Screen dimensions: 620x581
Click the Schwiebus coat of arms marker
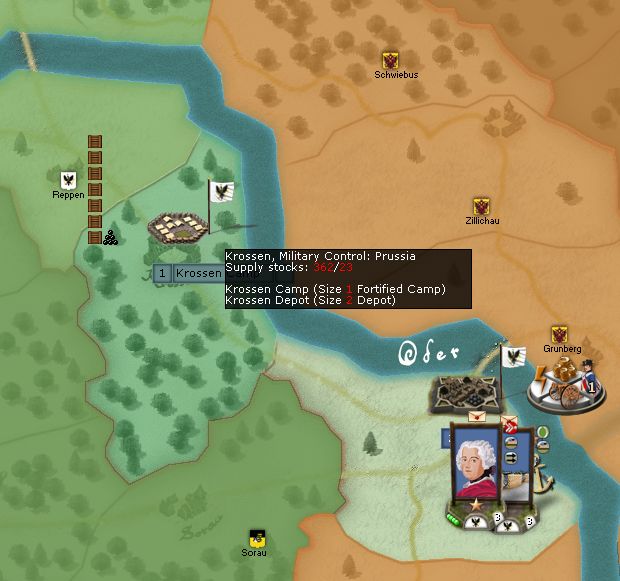point(391,60)
